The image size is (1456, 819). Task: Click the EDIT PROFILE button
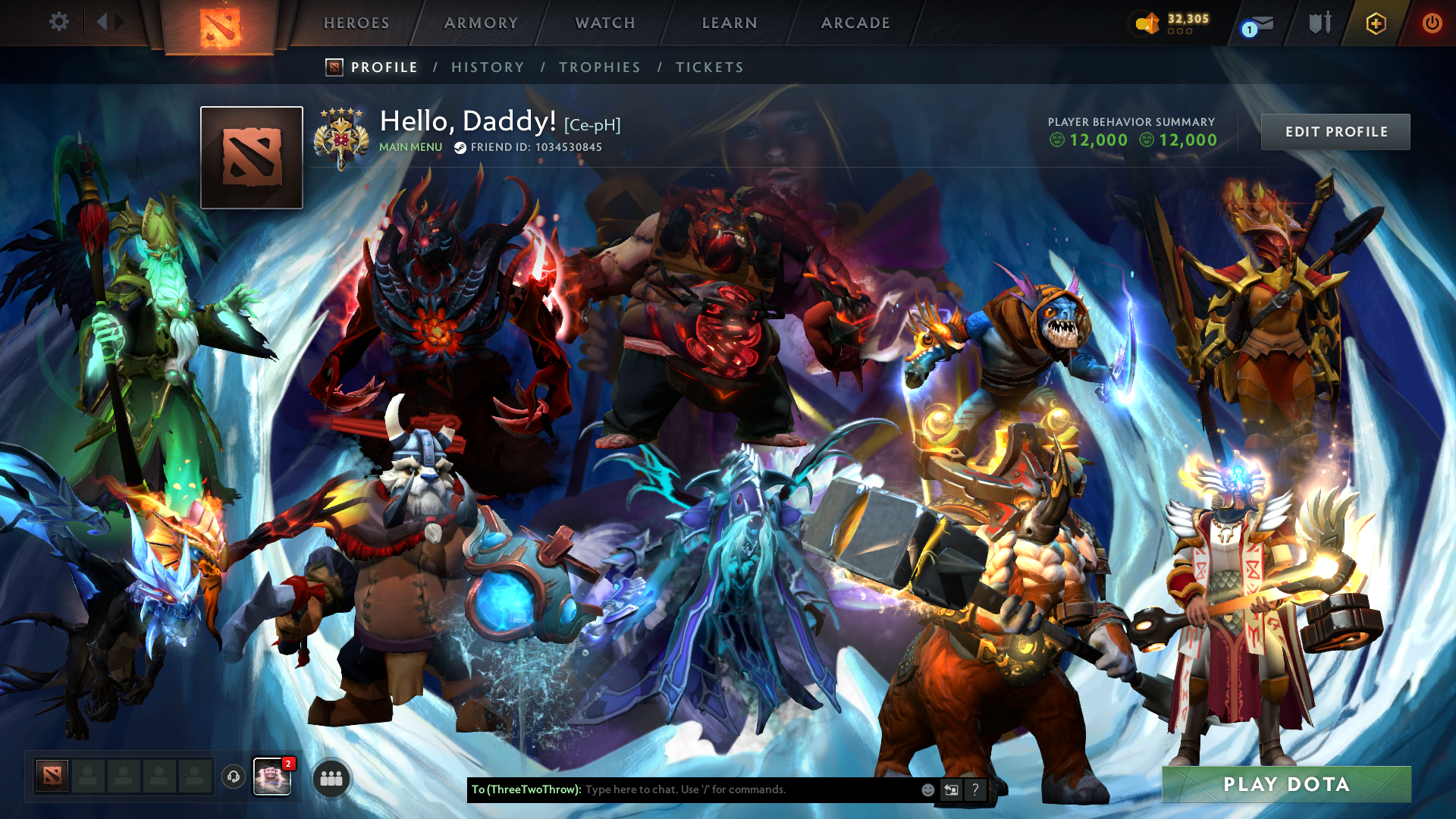[x=1335, y=131]
